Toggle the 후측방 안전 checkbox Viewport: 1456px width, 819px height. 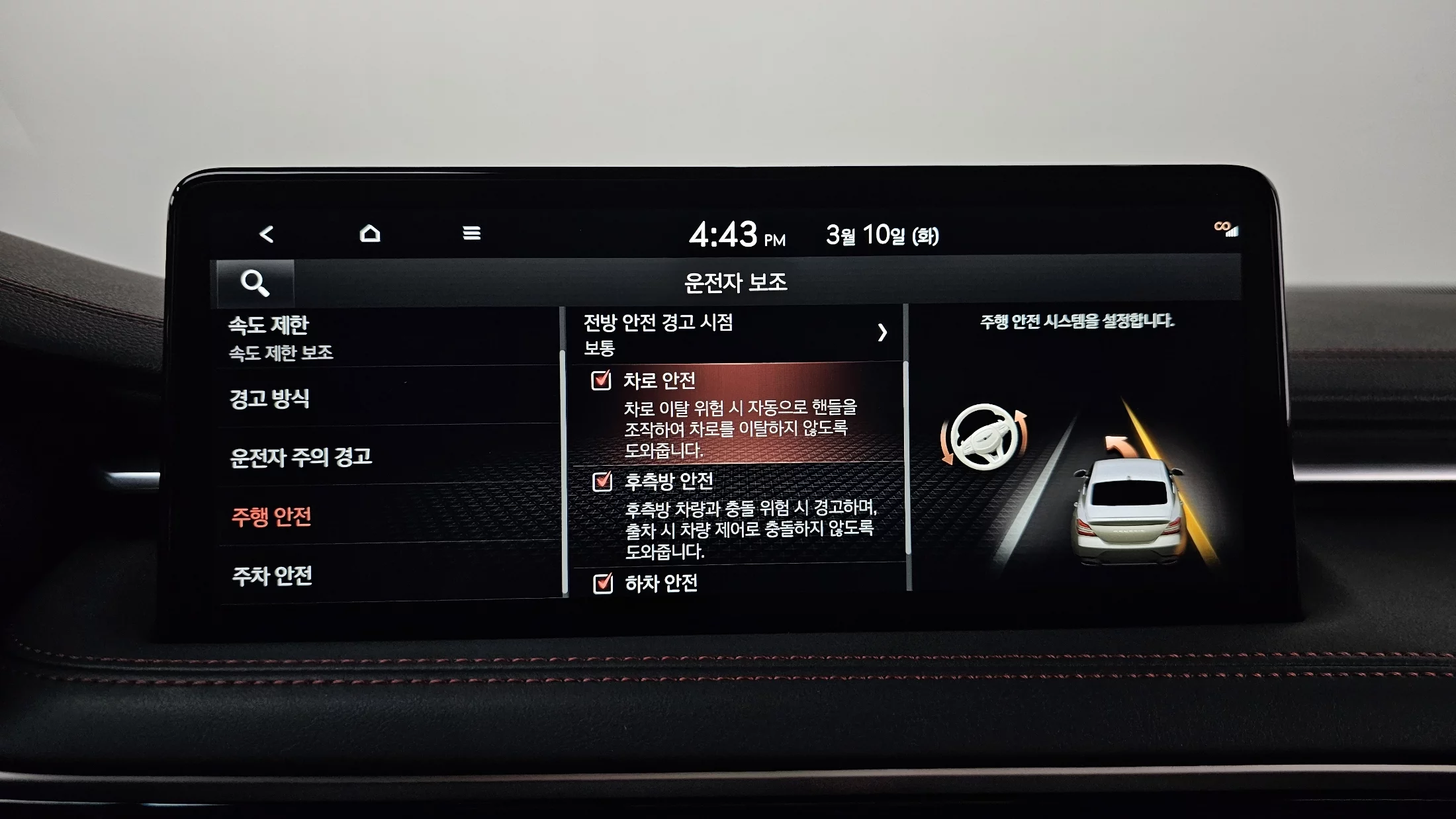[602, 482]
